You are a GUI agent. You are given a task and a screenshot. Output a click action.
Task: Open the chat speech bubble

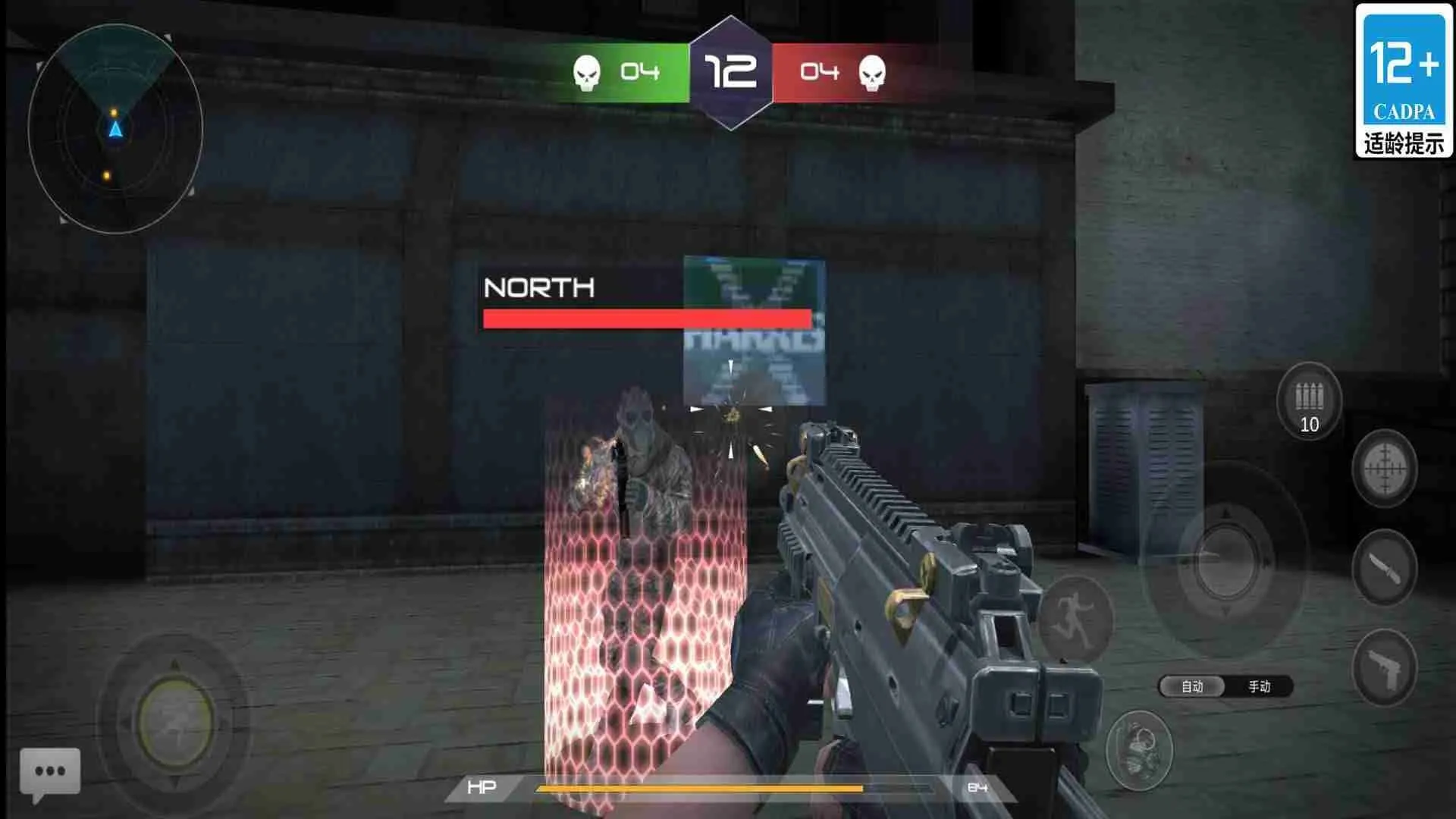(50, 773)
